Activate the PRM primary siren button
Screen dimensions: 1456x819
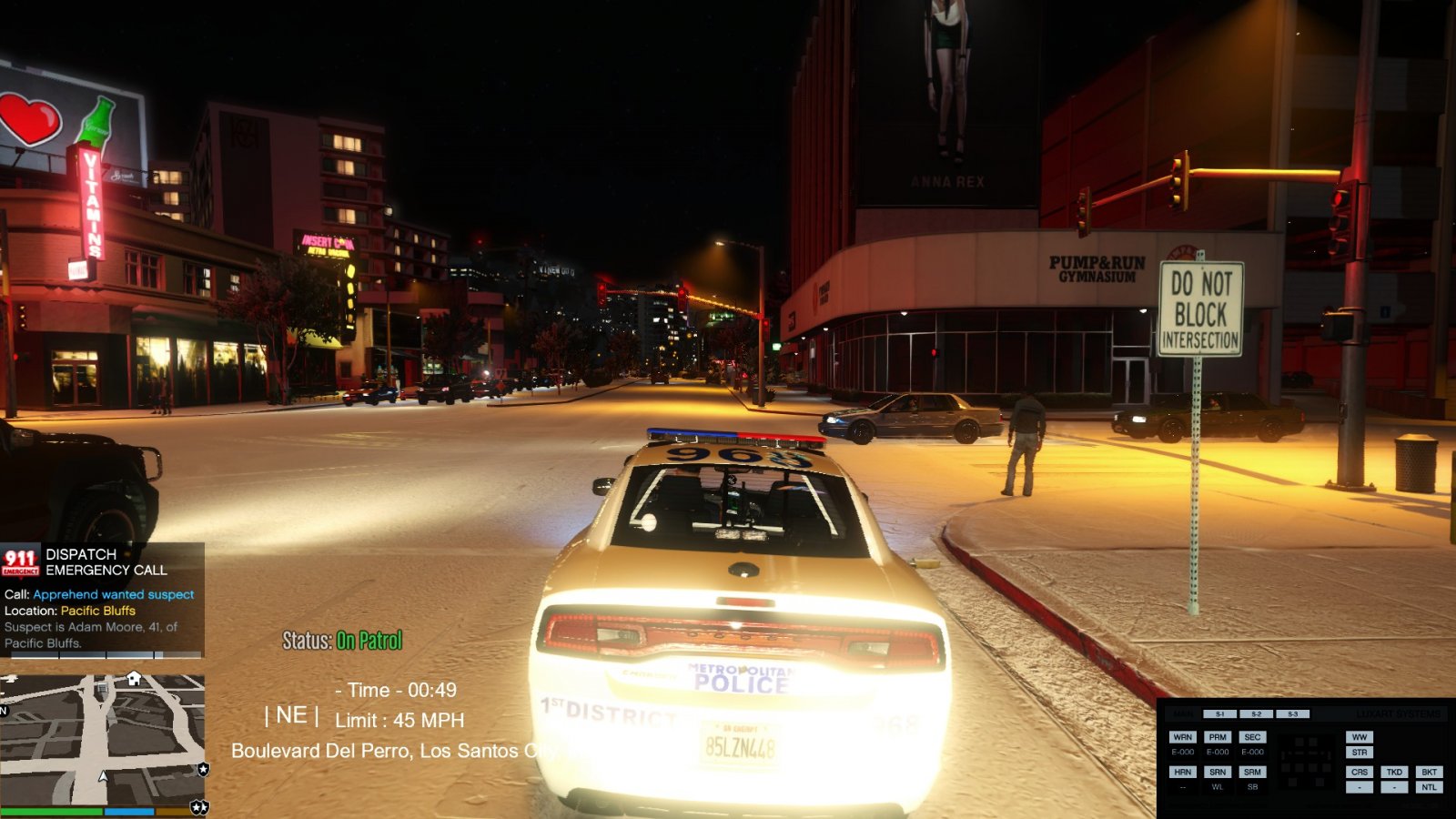[1218, 737]
